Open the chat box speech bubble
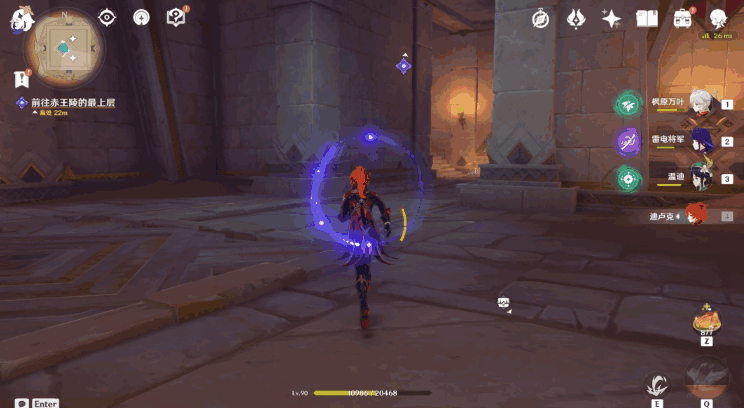744x408 pixels. (x=22, y=403)
